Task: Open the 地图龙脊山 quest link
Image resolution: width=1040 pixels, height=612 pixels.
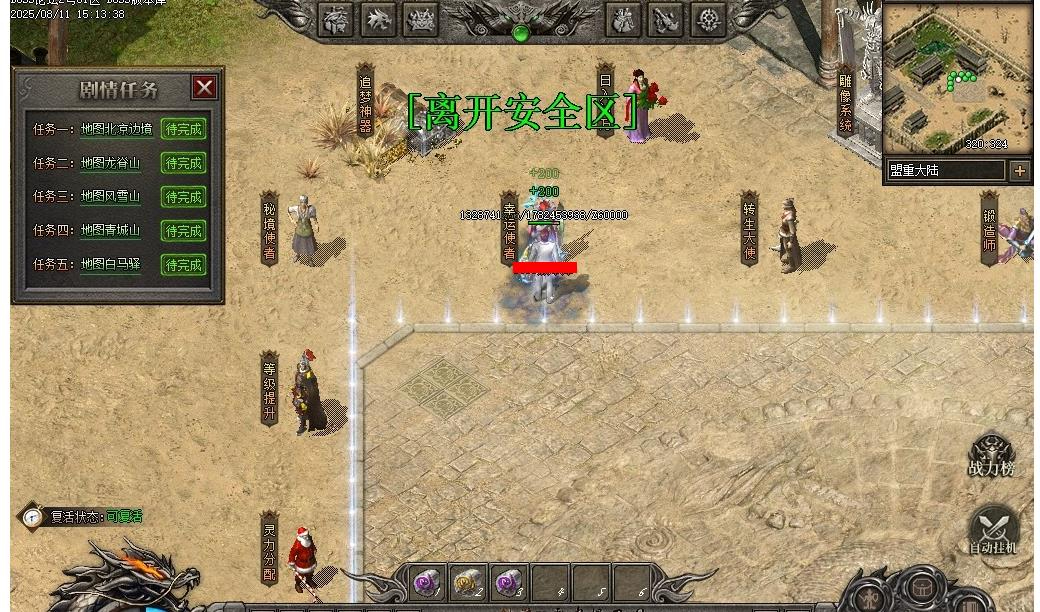Action: [x=110, y=163]
